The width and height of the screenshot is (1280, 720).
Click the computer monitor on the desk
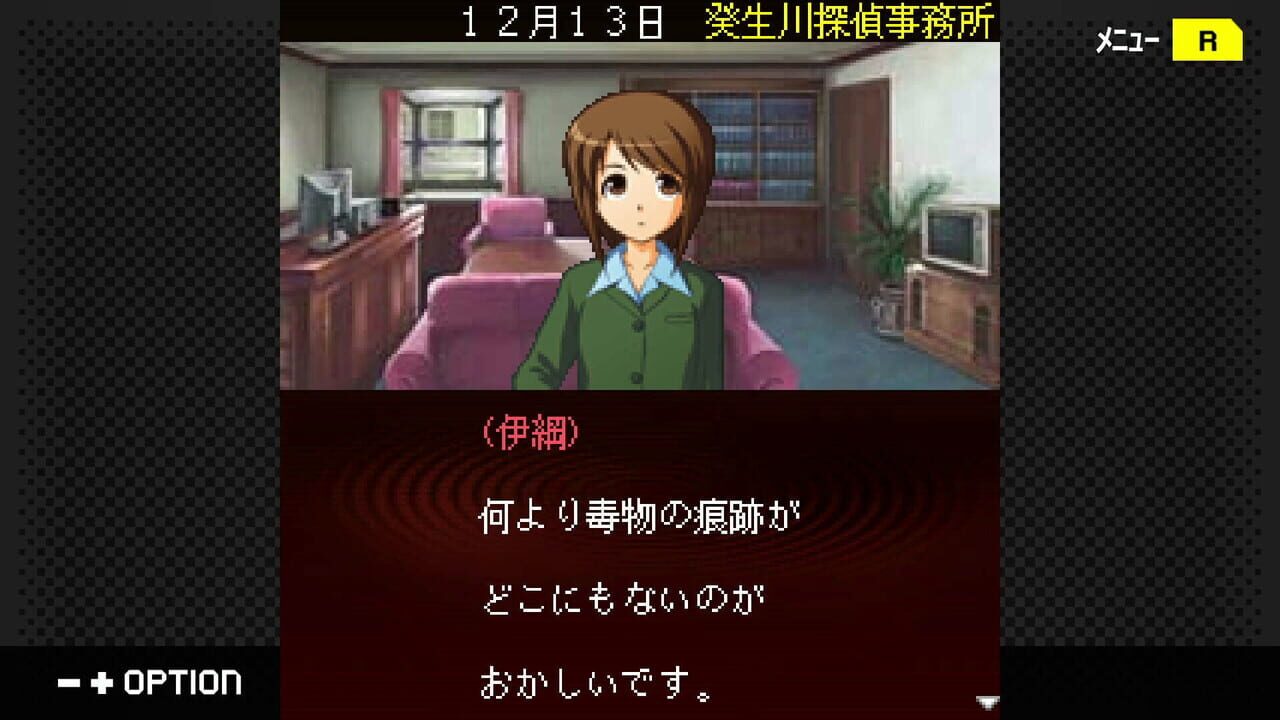coord(328,195)
